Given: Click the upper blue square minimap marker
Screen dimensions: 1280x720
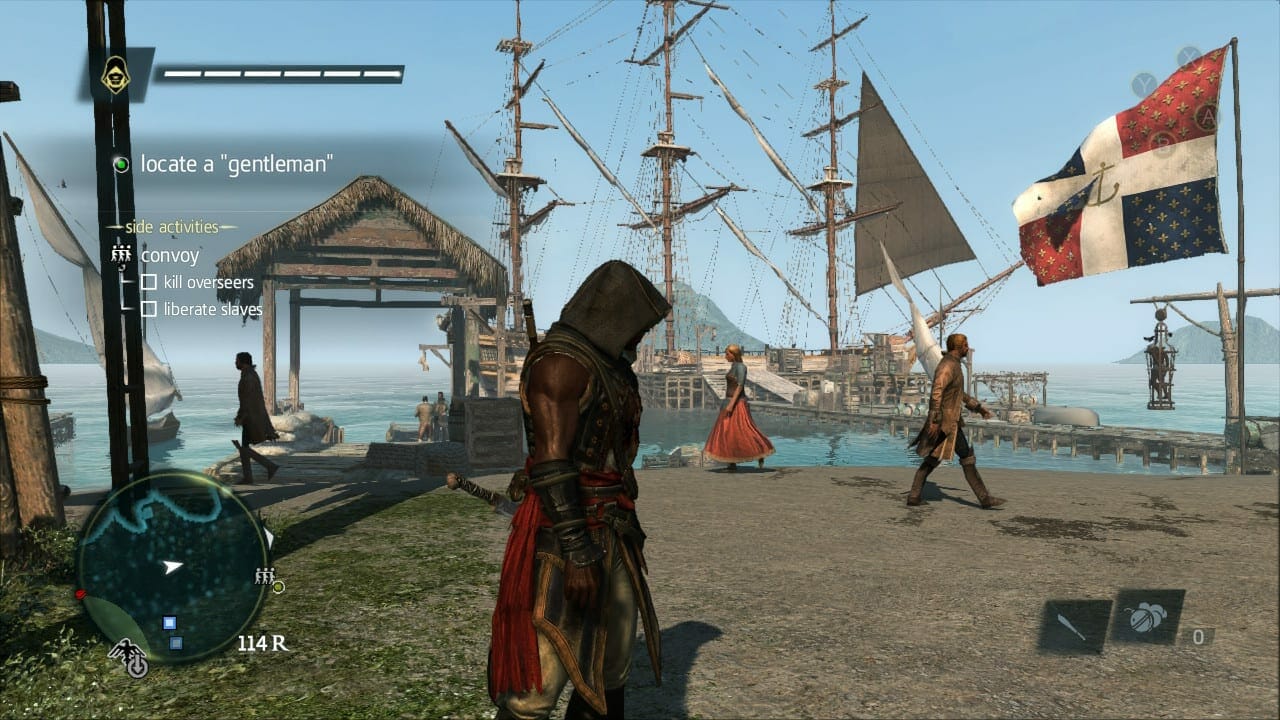Looking at the screenshot, I should (x=169, y=622).
